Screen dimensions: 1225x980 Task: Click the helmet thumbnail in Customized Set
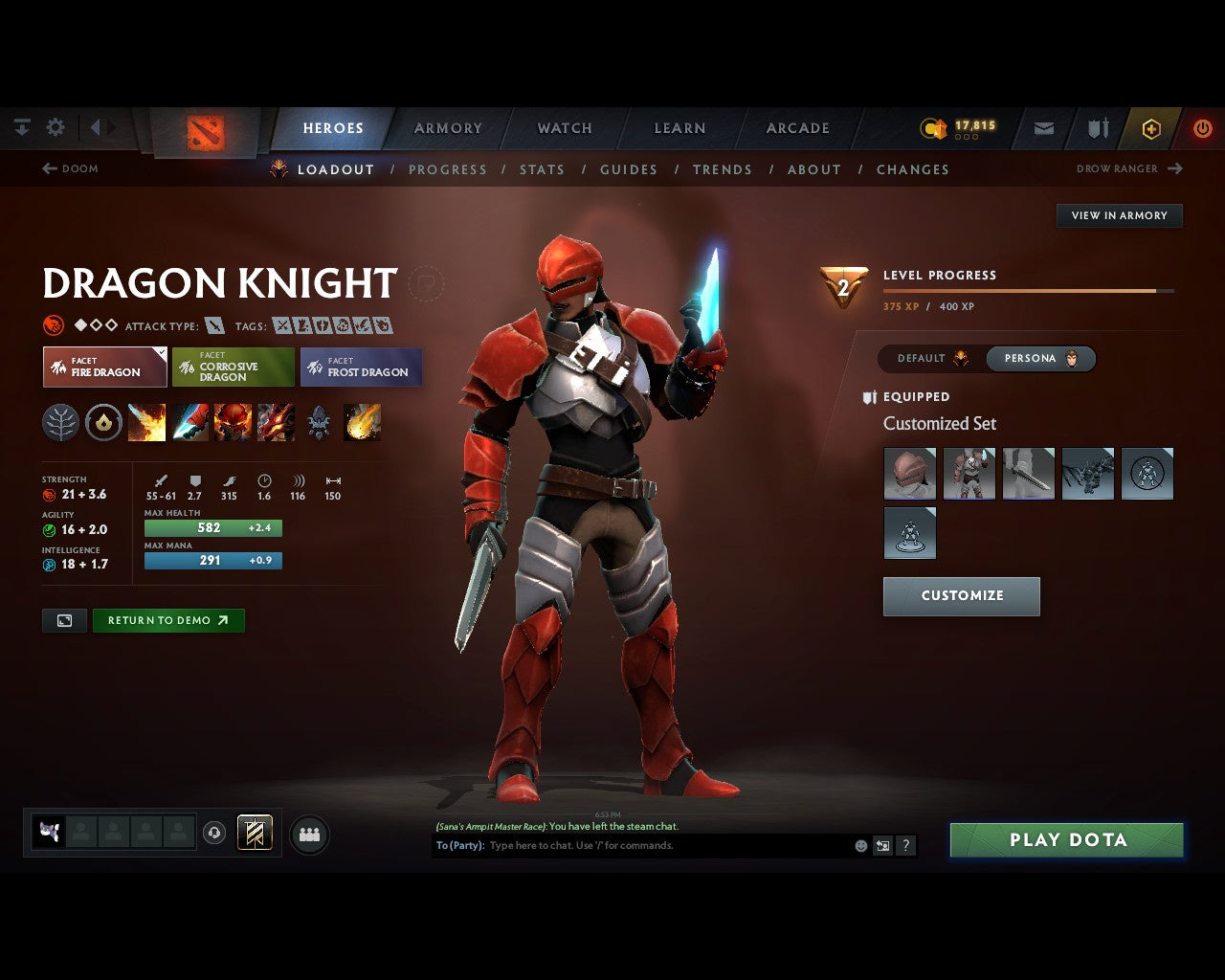pos(908,473)
